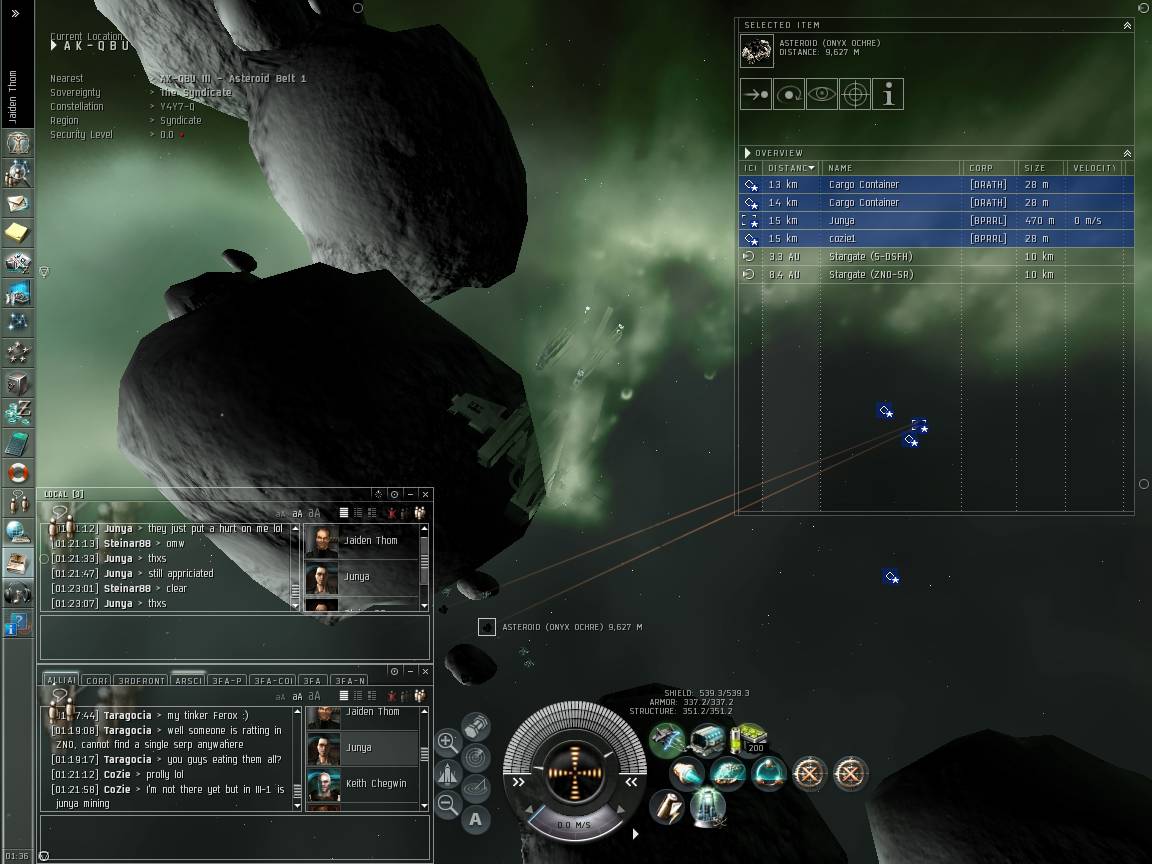Close the Local chat window
Viewport: 1152px width, 864px height.
425,494
